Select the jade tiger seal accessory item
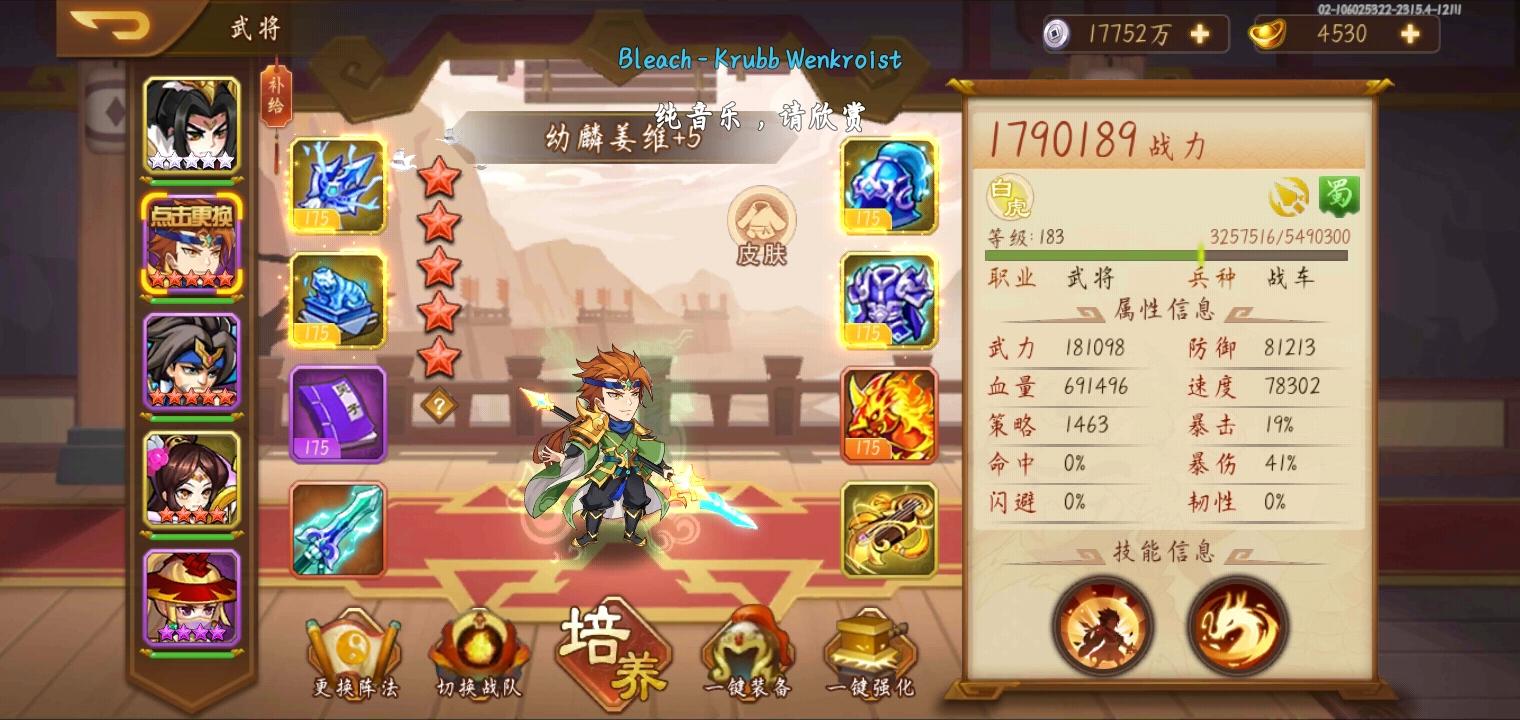 coord(339,300)
